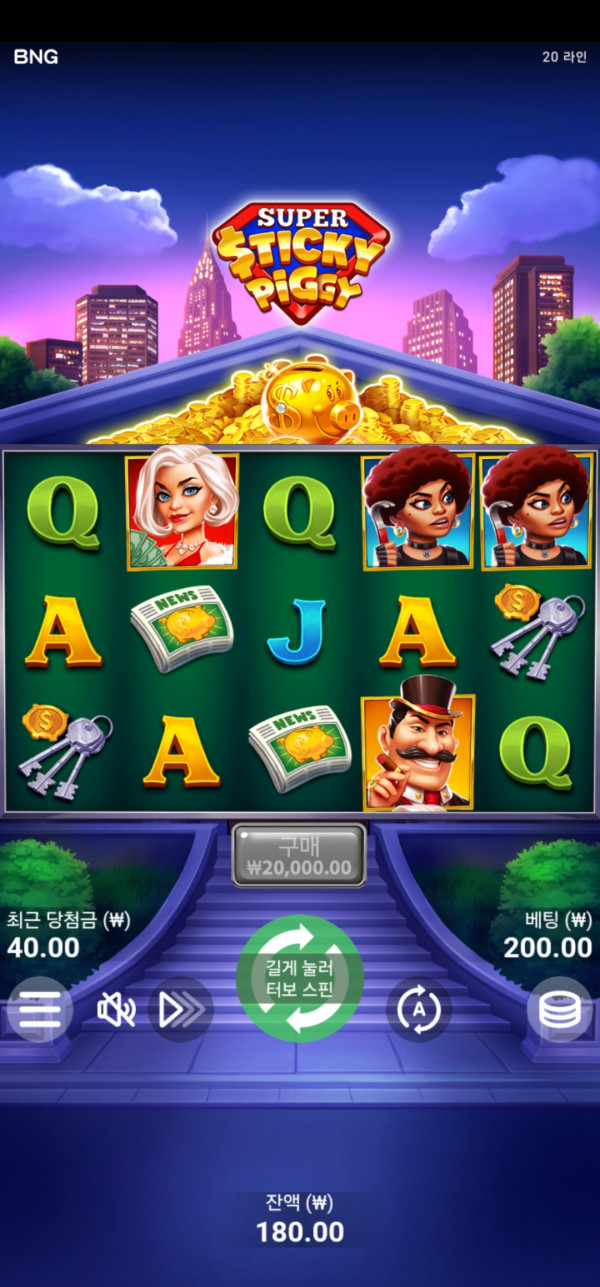This screenshot has height=1287, width=600.
Task: Enable turbo fast-forward mode
Action: pyautogui.click(x=181, y=1010)
